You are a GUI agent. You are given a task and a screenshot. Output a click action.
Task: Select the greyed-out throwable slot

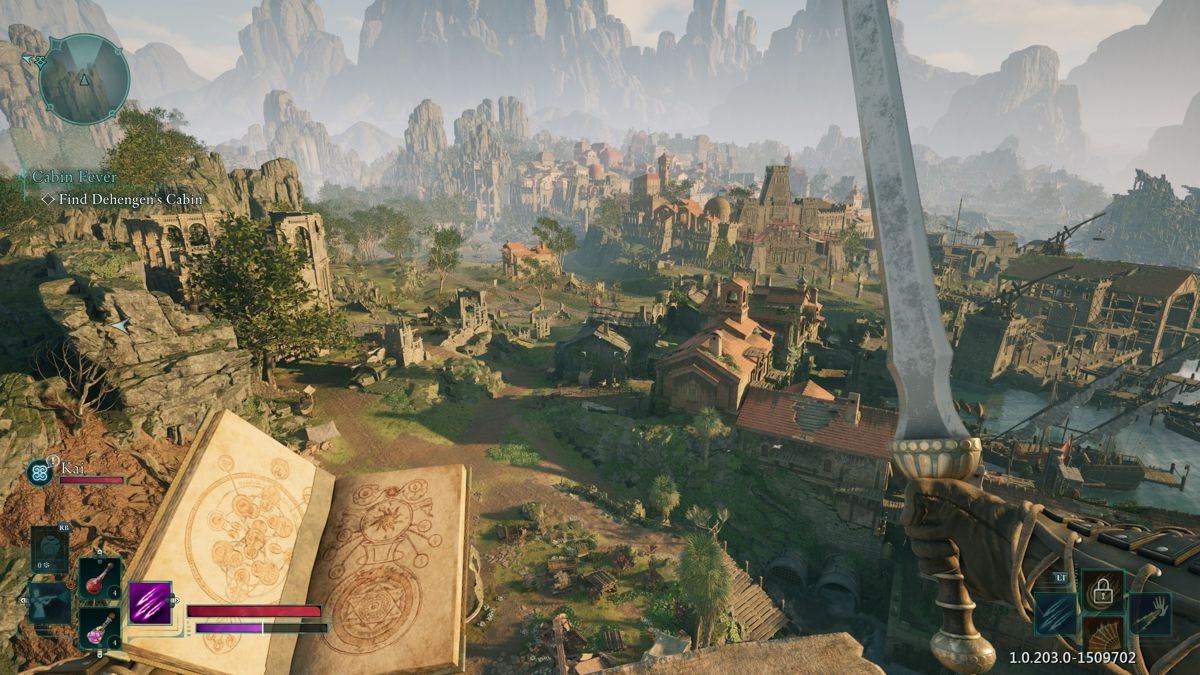point(49,549)
